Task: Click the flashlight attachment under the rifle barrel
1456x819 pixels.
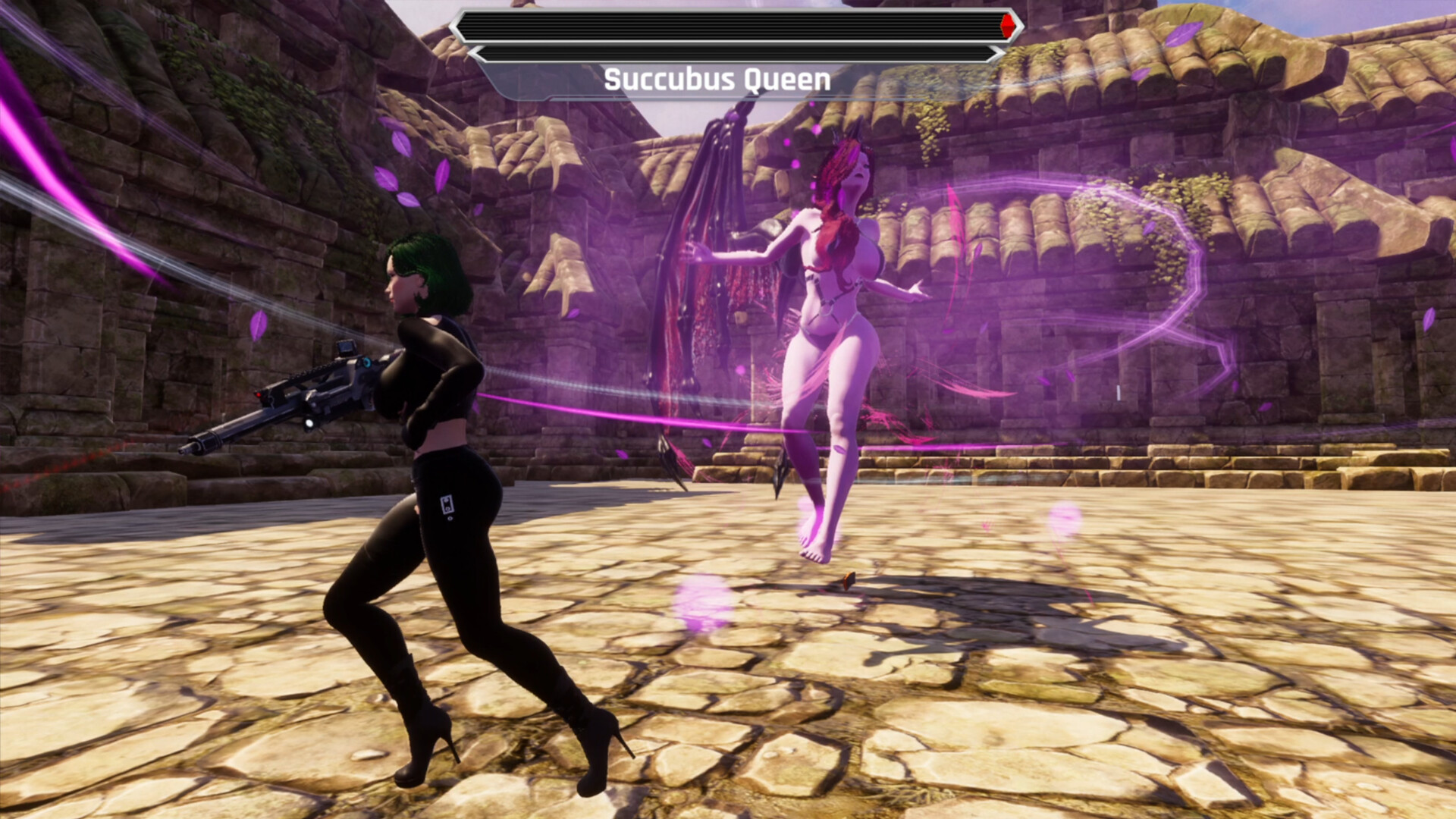Action: pos(309,423)
